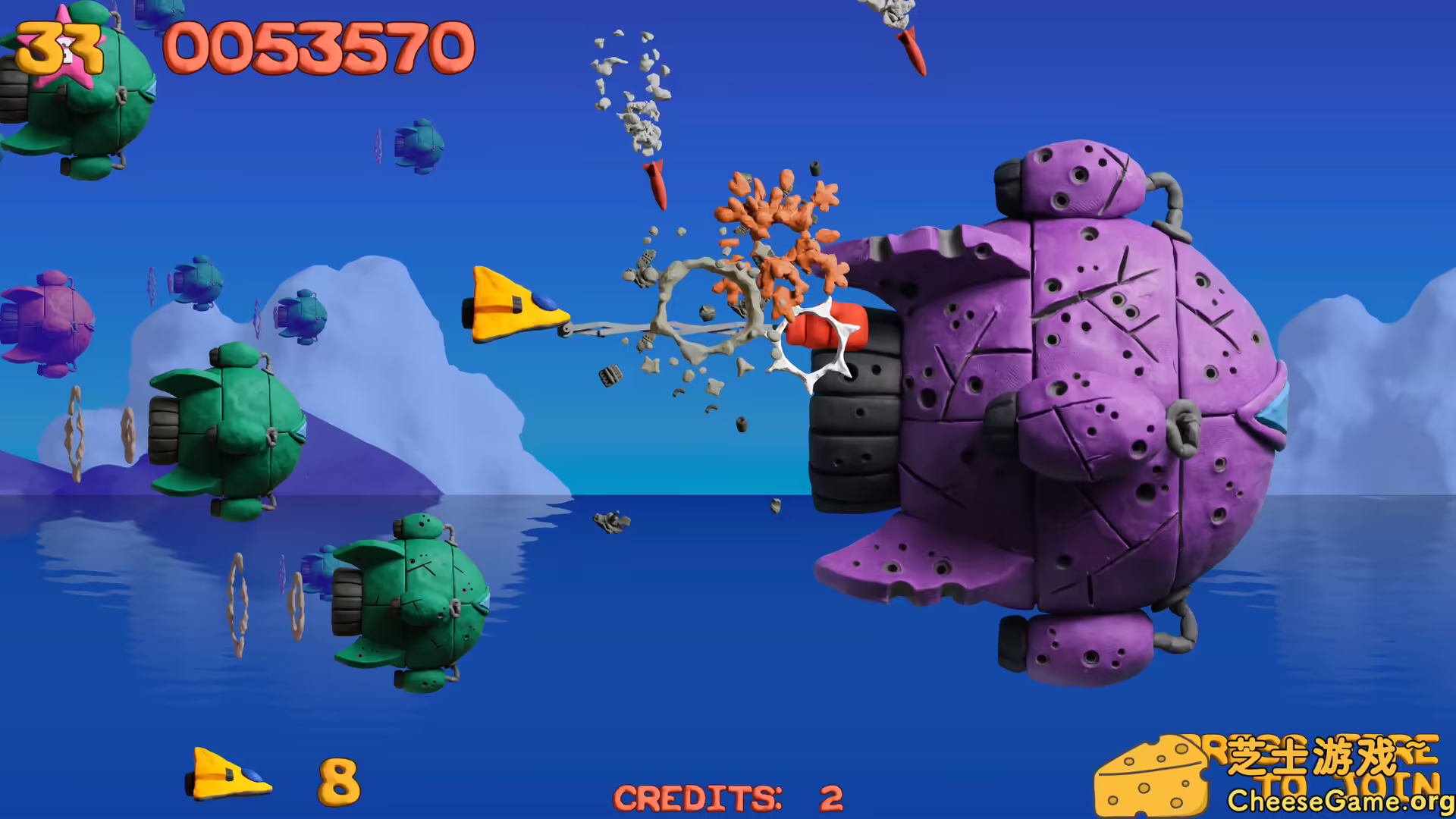Click the blue cockpit dome on the player ship

544,300
